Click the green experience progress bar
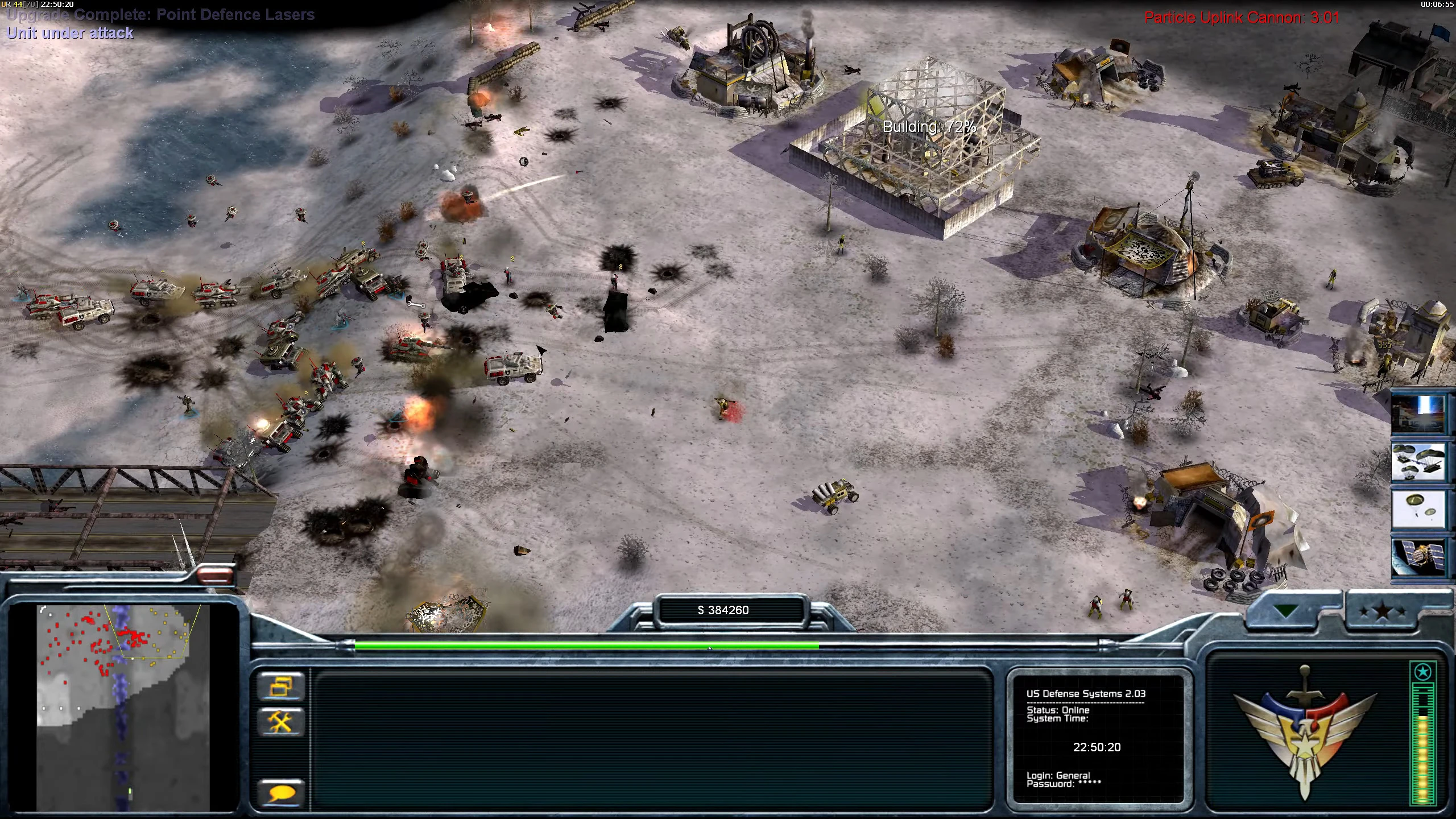The image size is (1456, 819). click(x=586, y=645)
